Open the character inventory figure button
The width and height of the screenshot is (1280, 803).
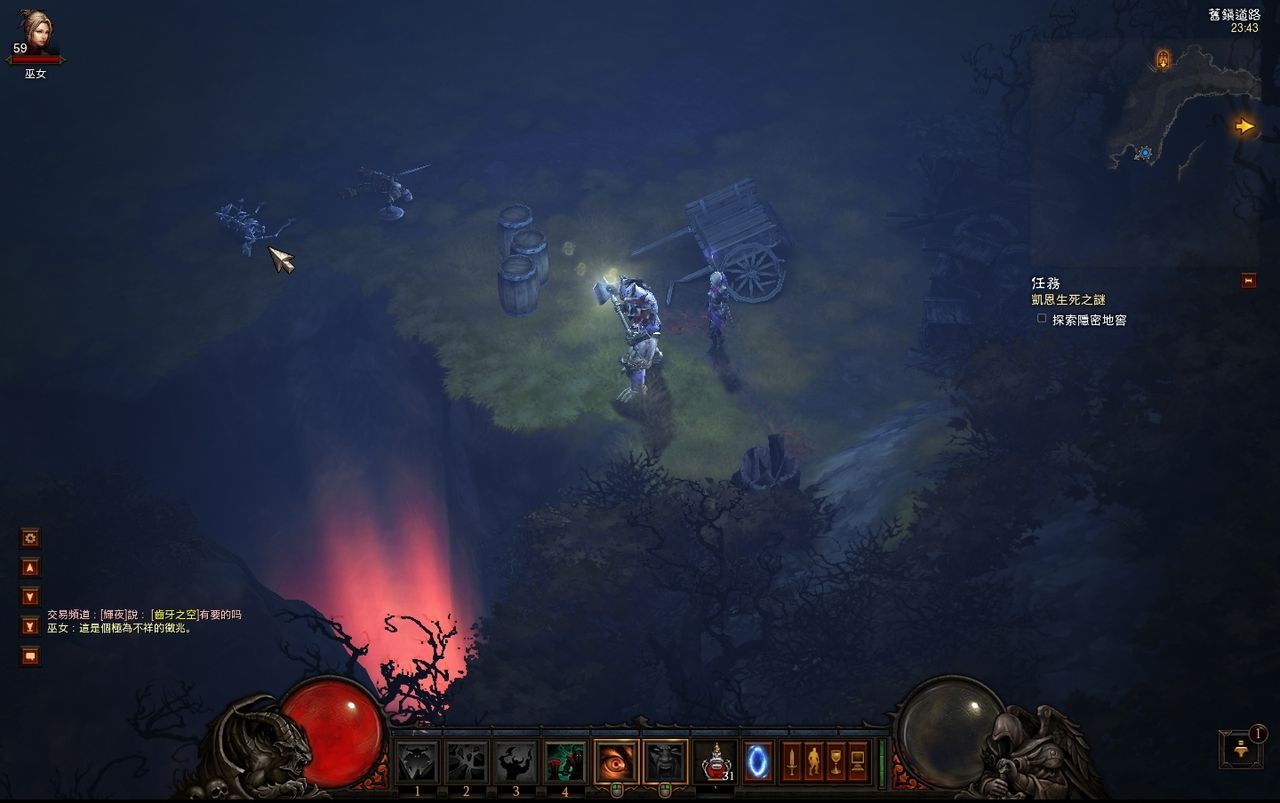tap(813, 762)
